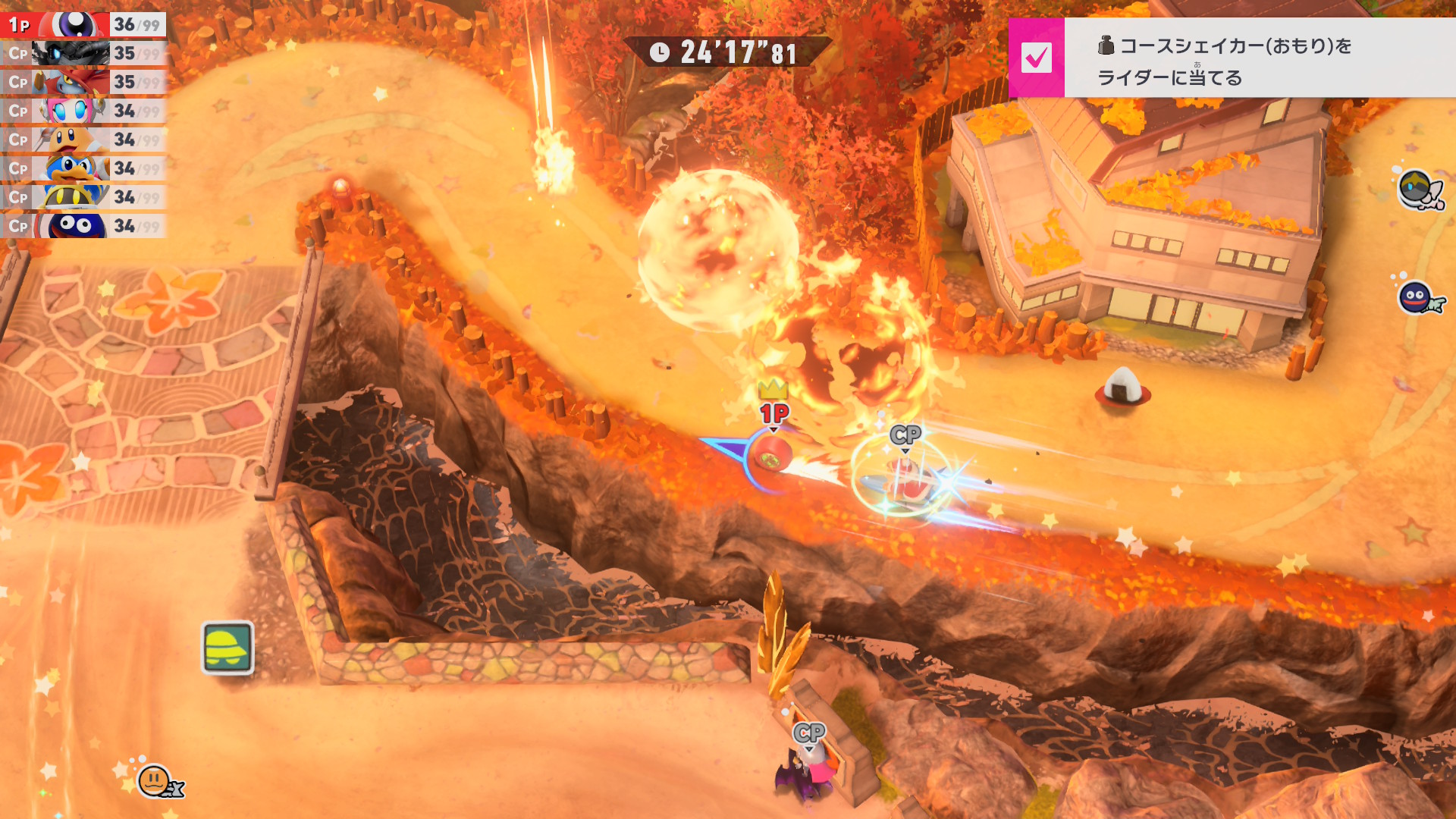Click the masked rider off-screen indicator
Screen dimensions: 1456x819
click(1417, 190)
